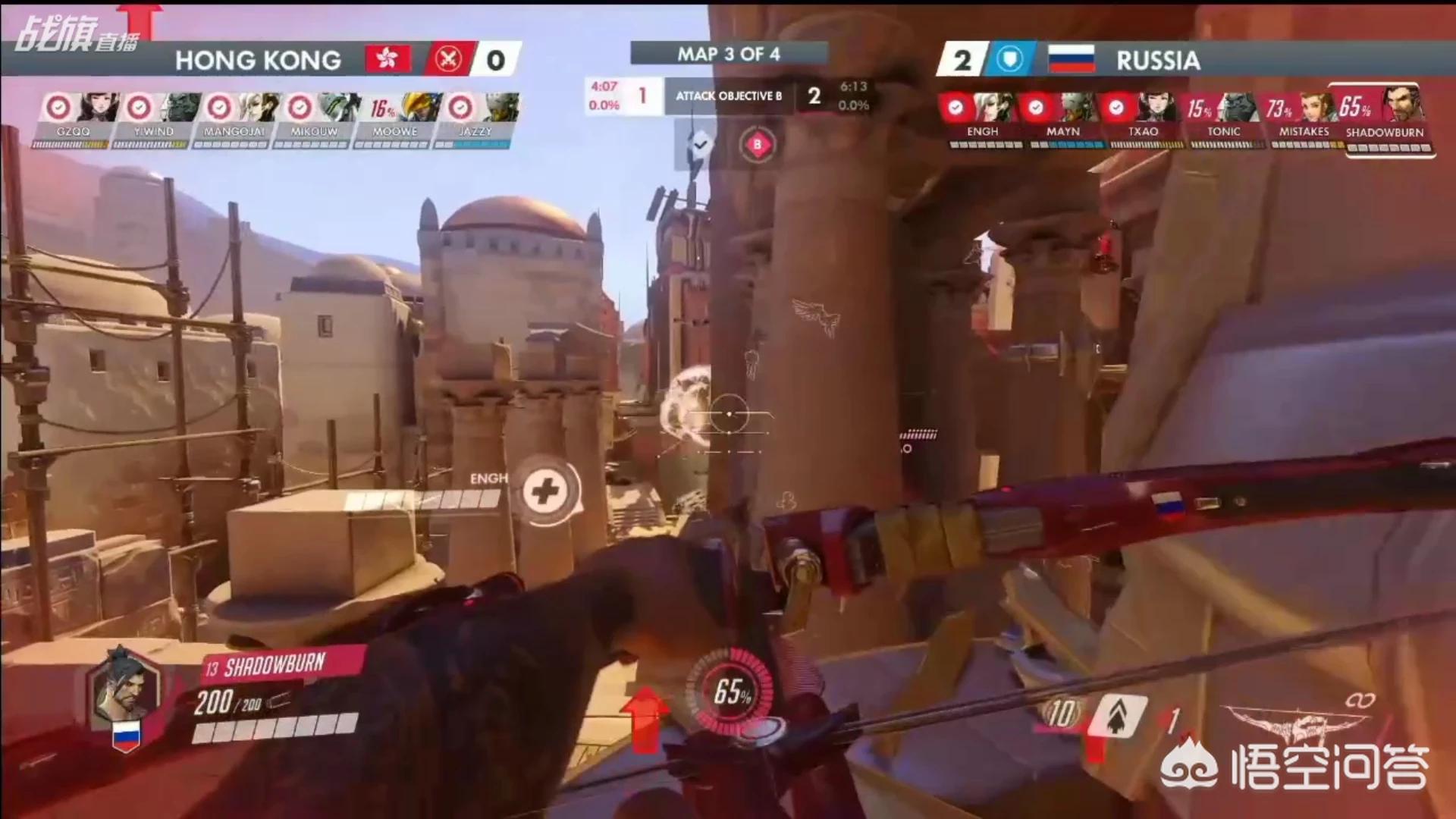Select GZQQ's player card

click(x=74, y=118)
